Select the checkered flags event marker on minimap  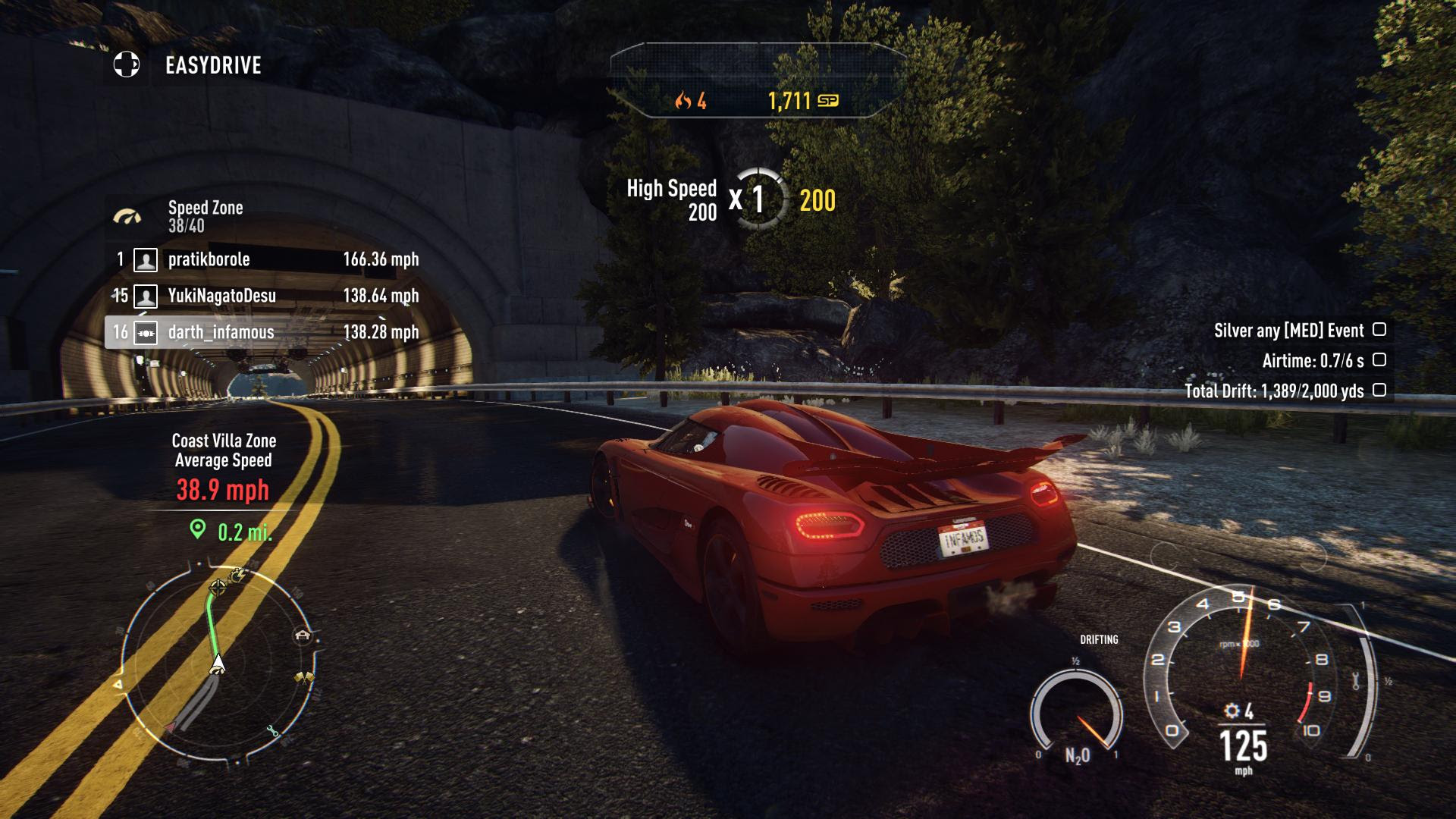(305, 678)
